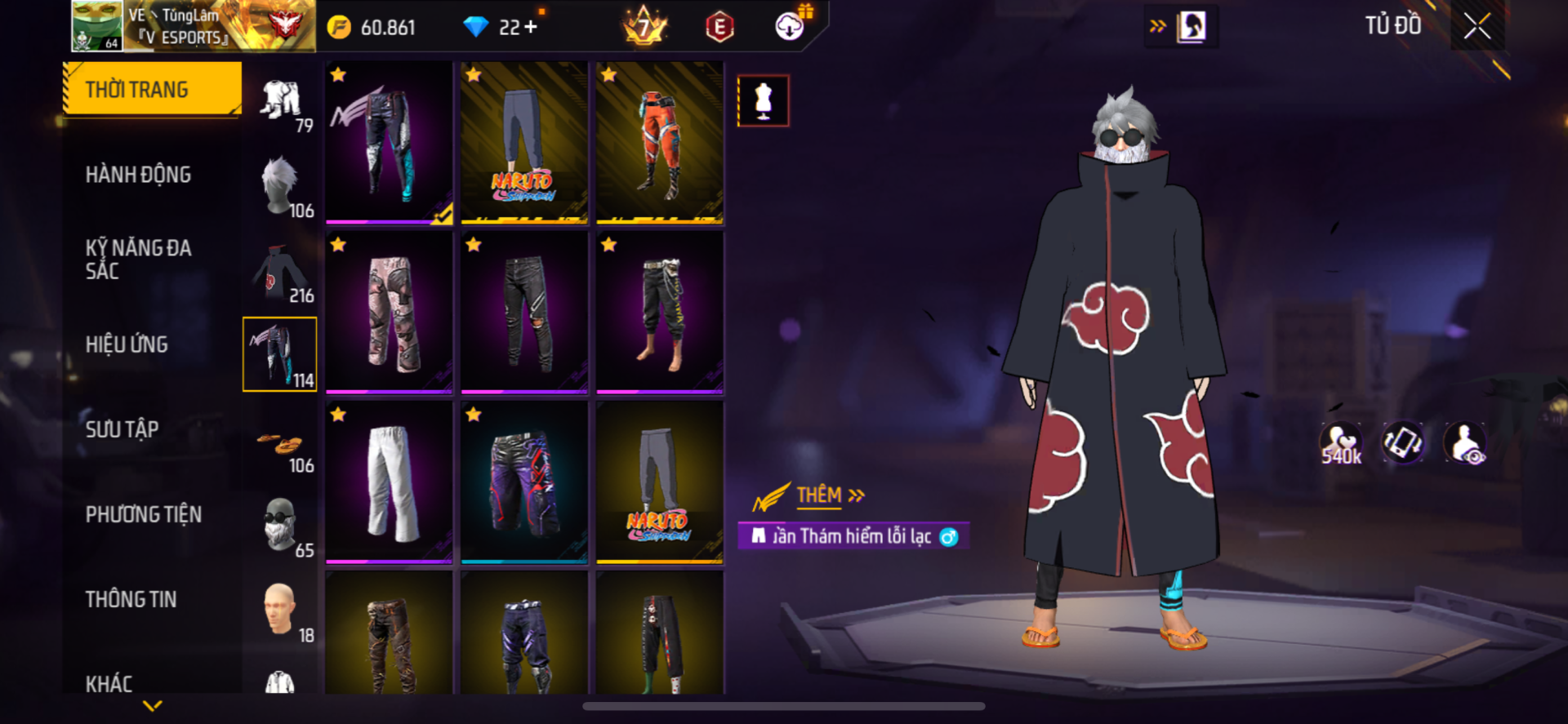Switch to the PHƯƠNG TIỆN tab

(143, 514)
